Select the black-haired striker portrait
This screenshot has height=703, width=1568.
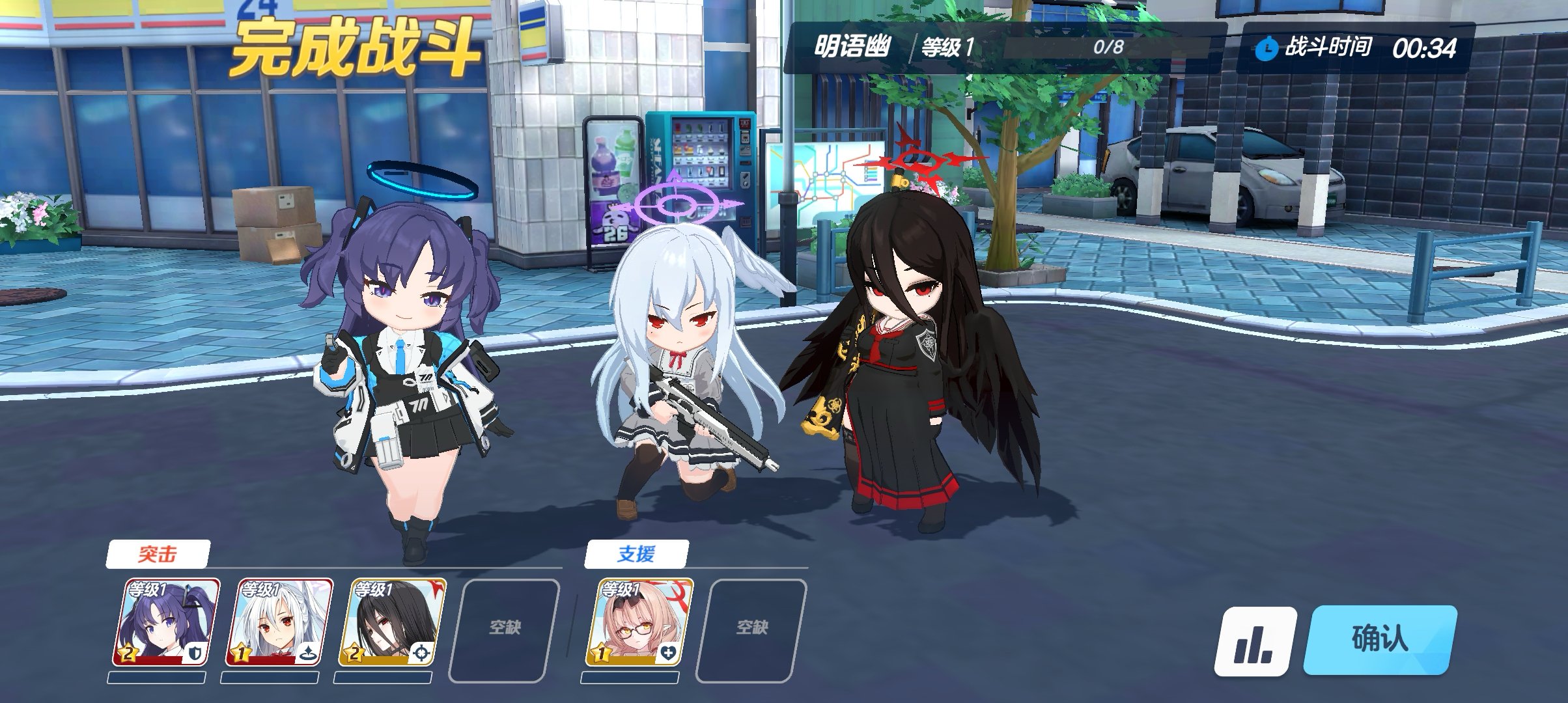coord(391,622)
